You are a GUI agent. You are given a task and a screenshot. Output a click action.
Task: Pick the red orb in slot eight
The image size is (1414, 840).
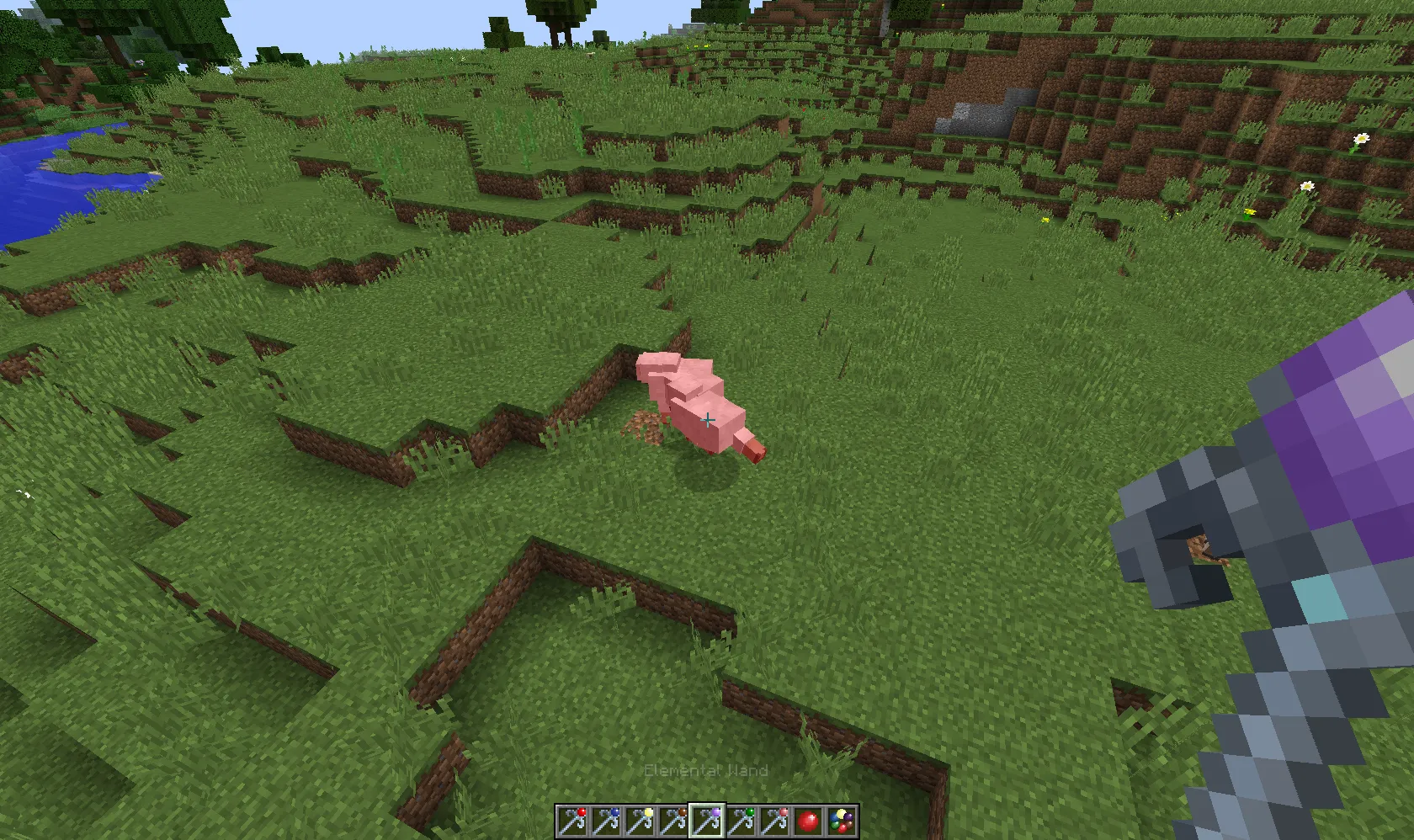point(809,820)
